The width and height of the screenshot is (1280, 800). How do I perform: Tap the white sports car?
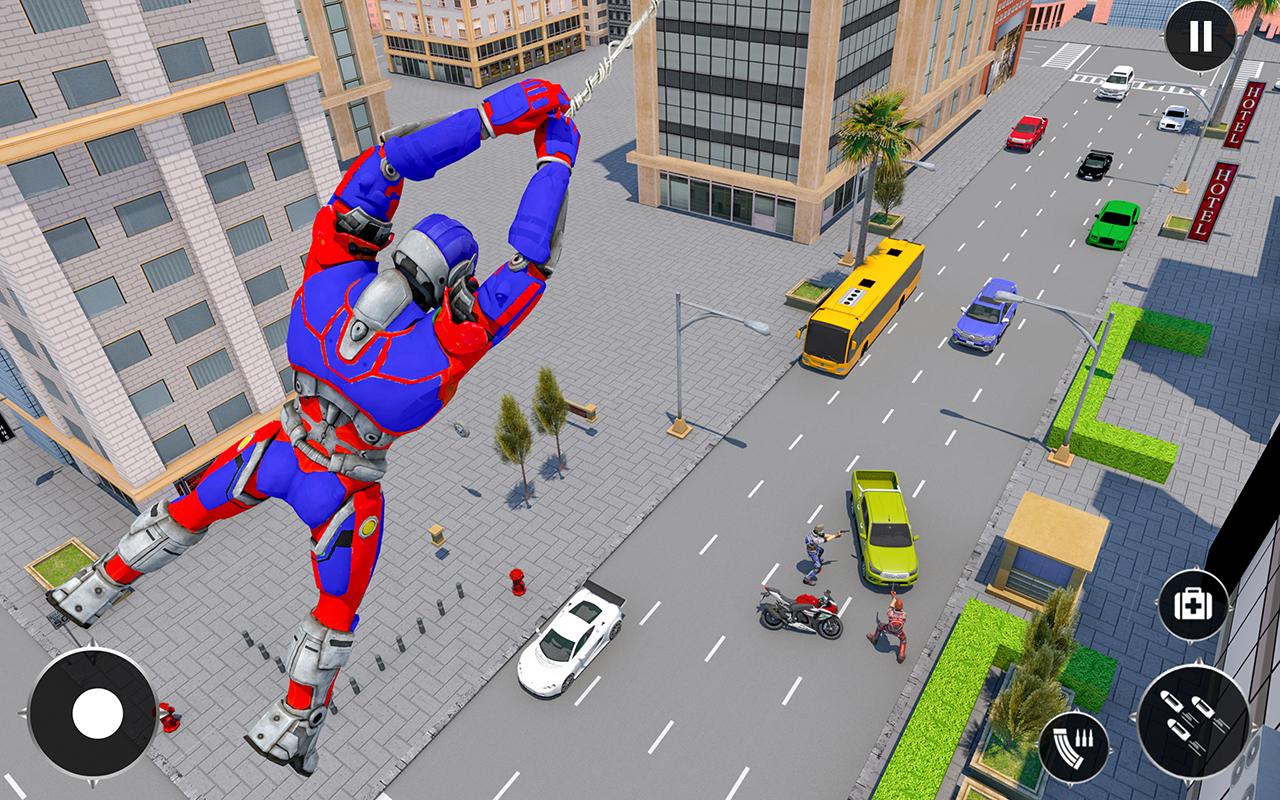(x=570, y=645)
